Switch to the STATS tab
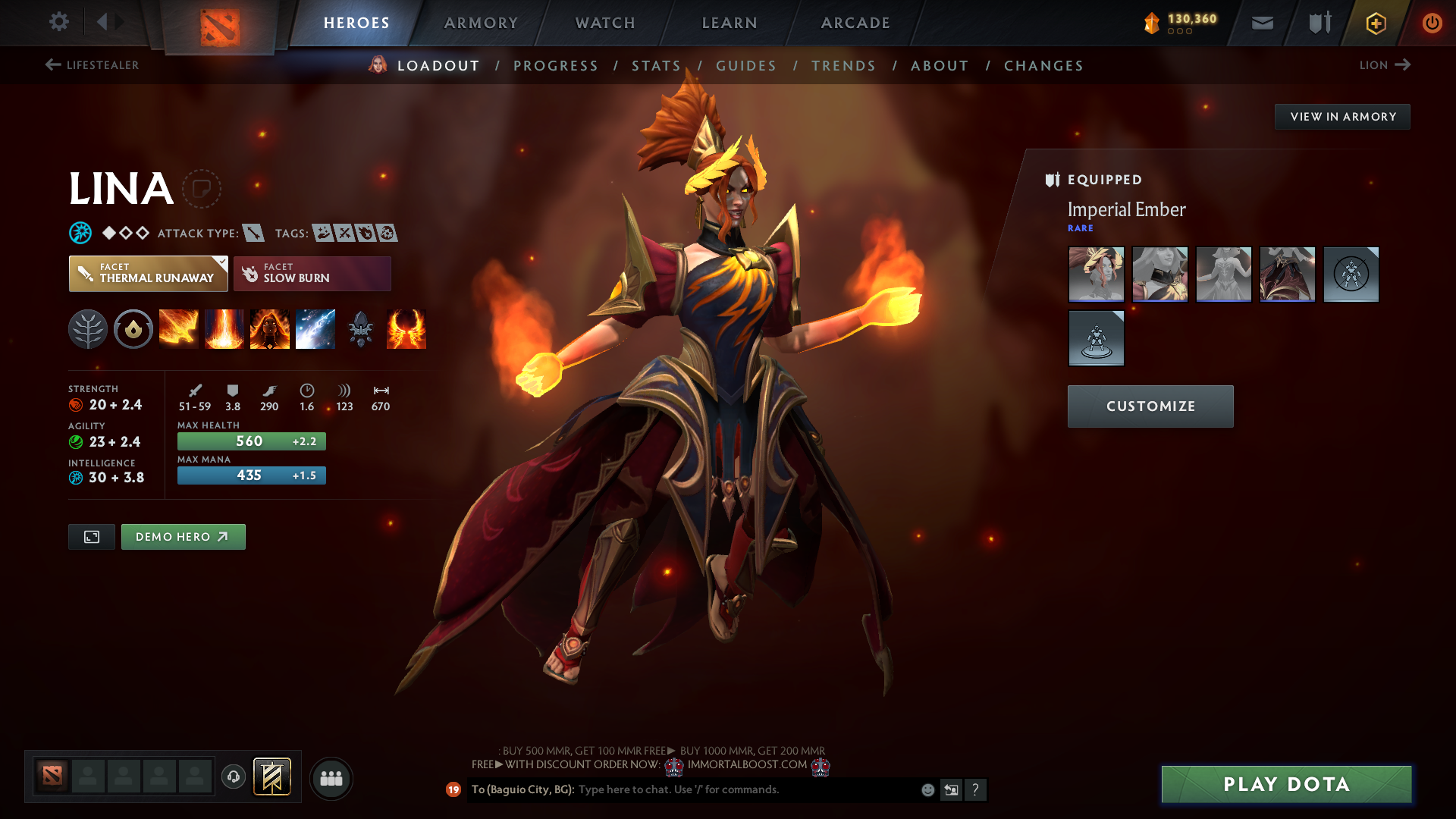The width and height of the screenshot is (1456, 819). pos(657,65)
